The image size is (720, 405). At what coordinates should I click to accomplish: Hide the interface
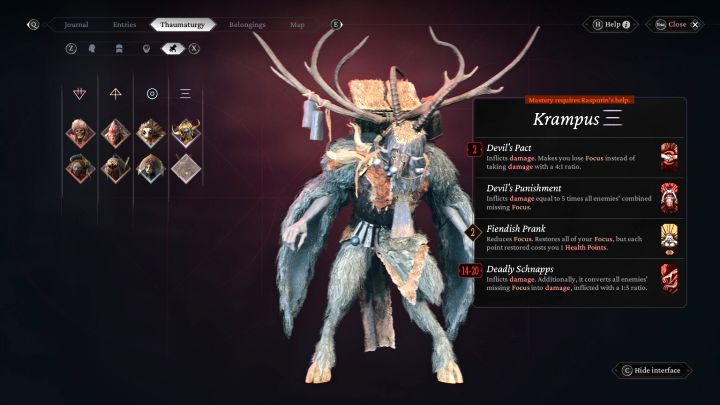[651, 370]
